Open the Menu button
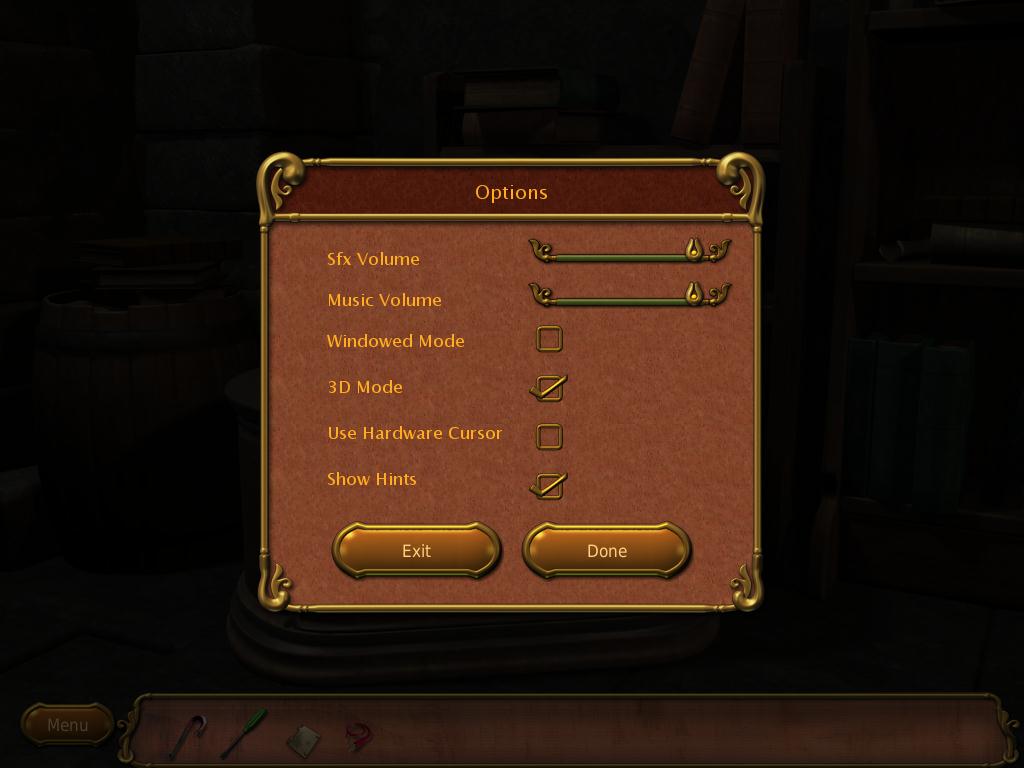 coord(67,725)
